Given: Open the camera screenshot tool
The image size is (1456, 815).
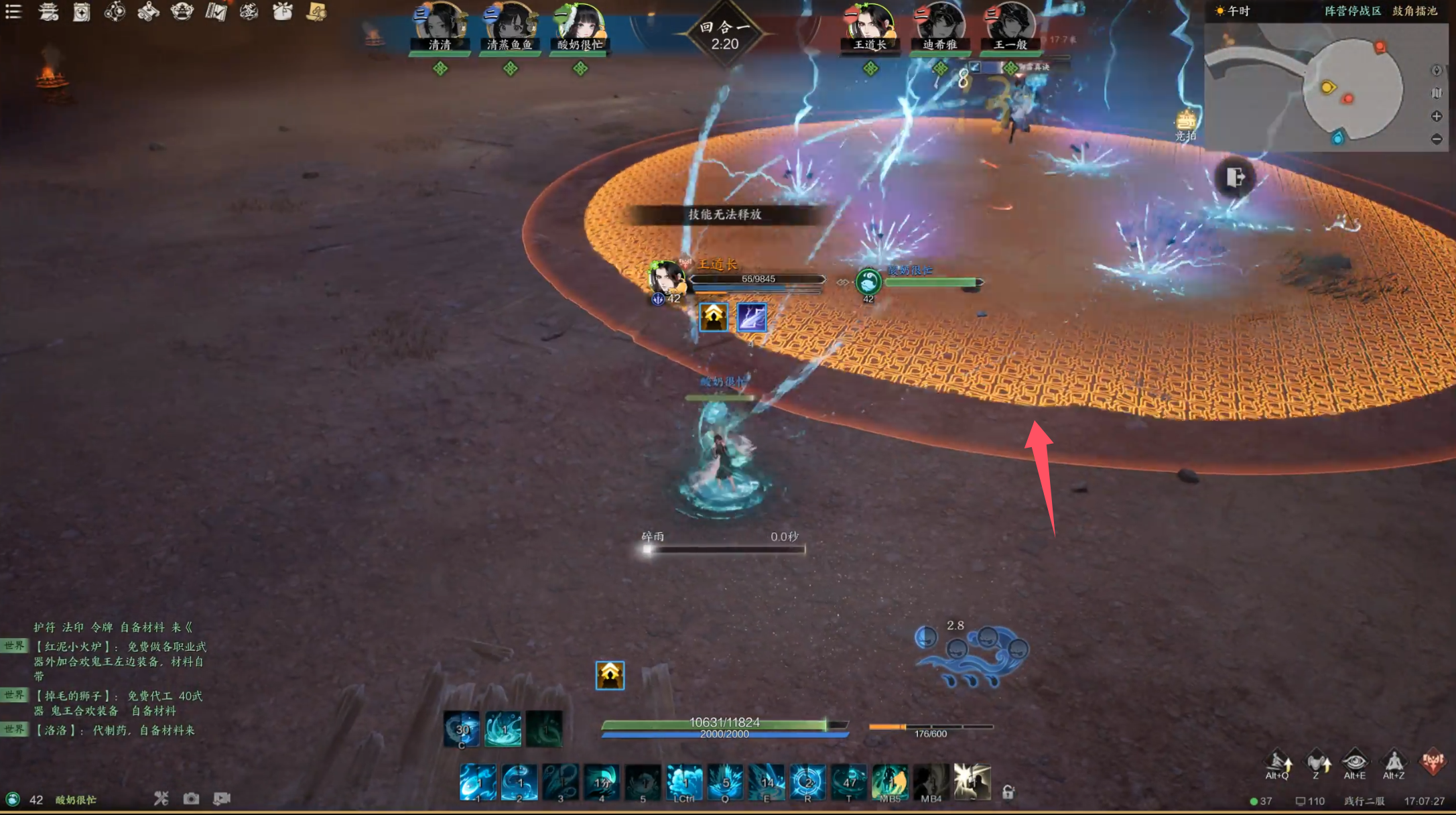Looking at the screenshot, I should 192,798.
